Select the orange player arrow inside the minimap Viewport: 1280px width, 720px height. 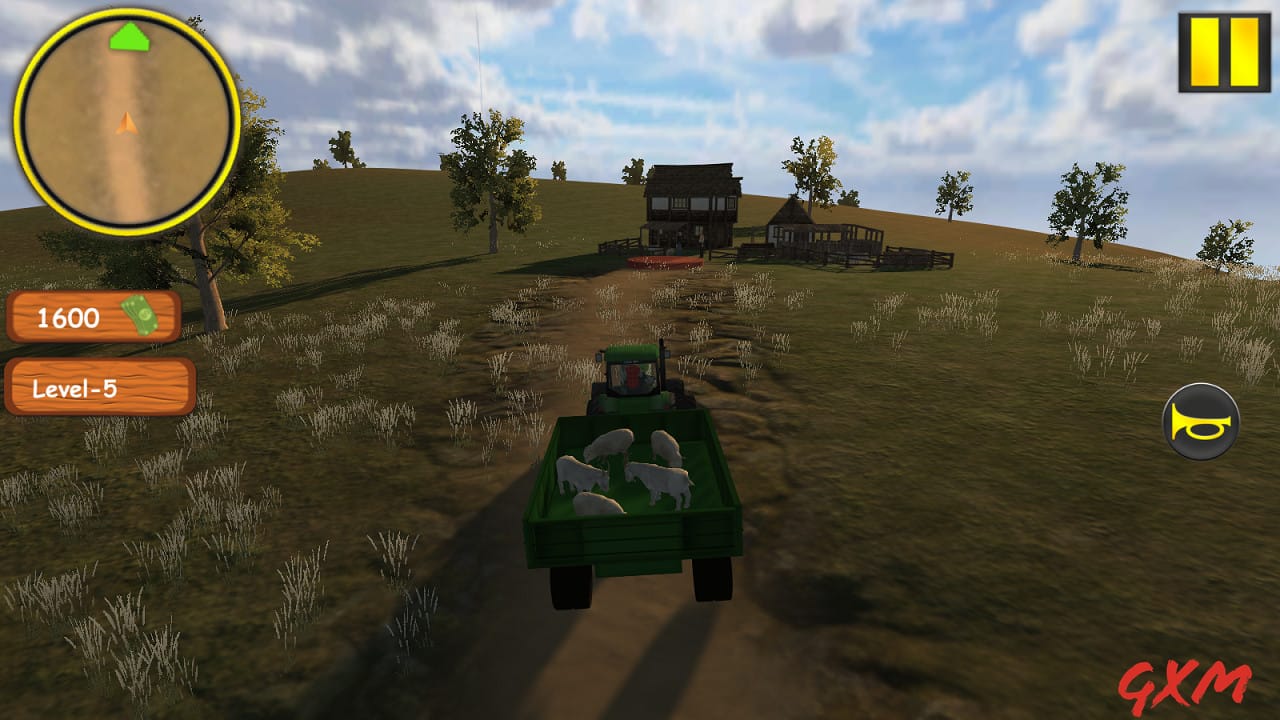(x=125, y=125)
